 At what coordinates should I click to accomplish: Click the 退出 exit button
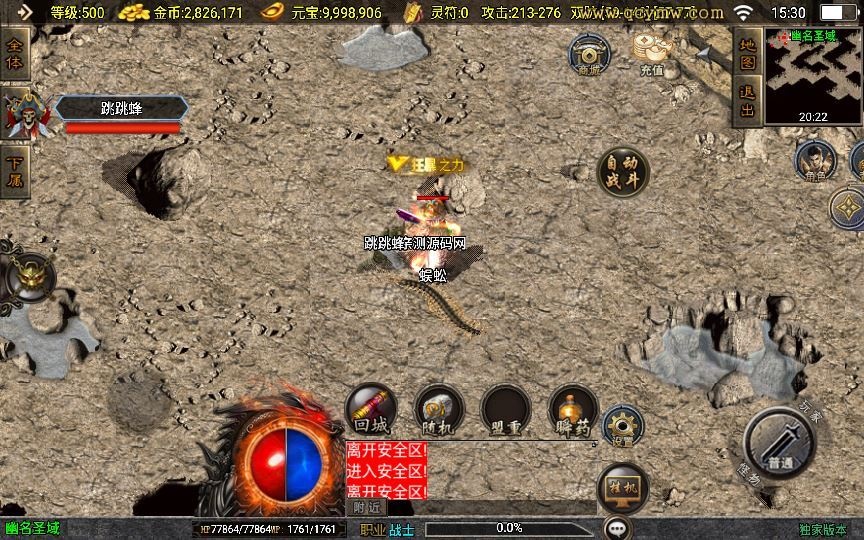(x=747, y=101)
